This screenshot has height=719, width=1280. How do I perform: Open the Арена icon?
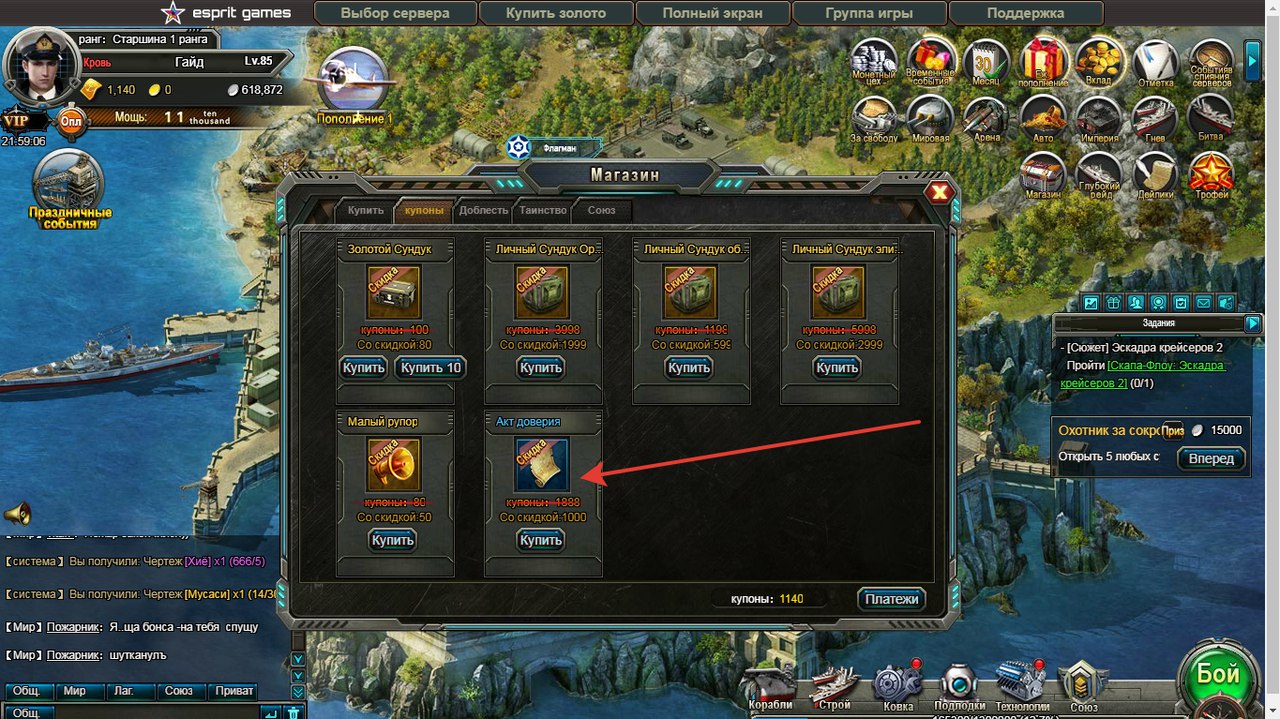[986, 119]
